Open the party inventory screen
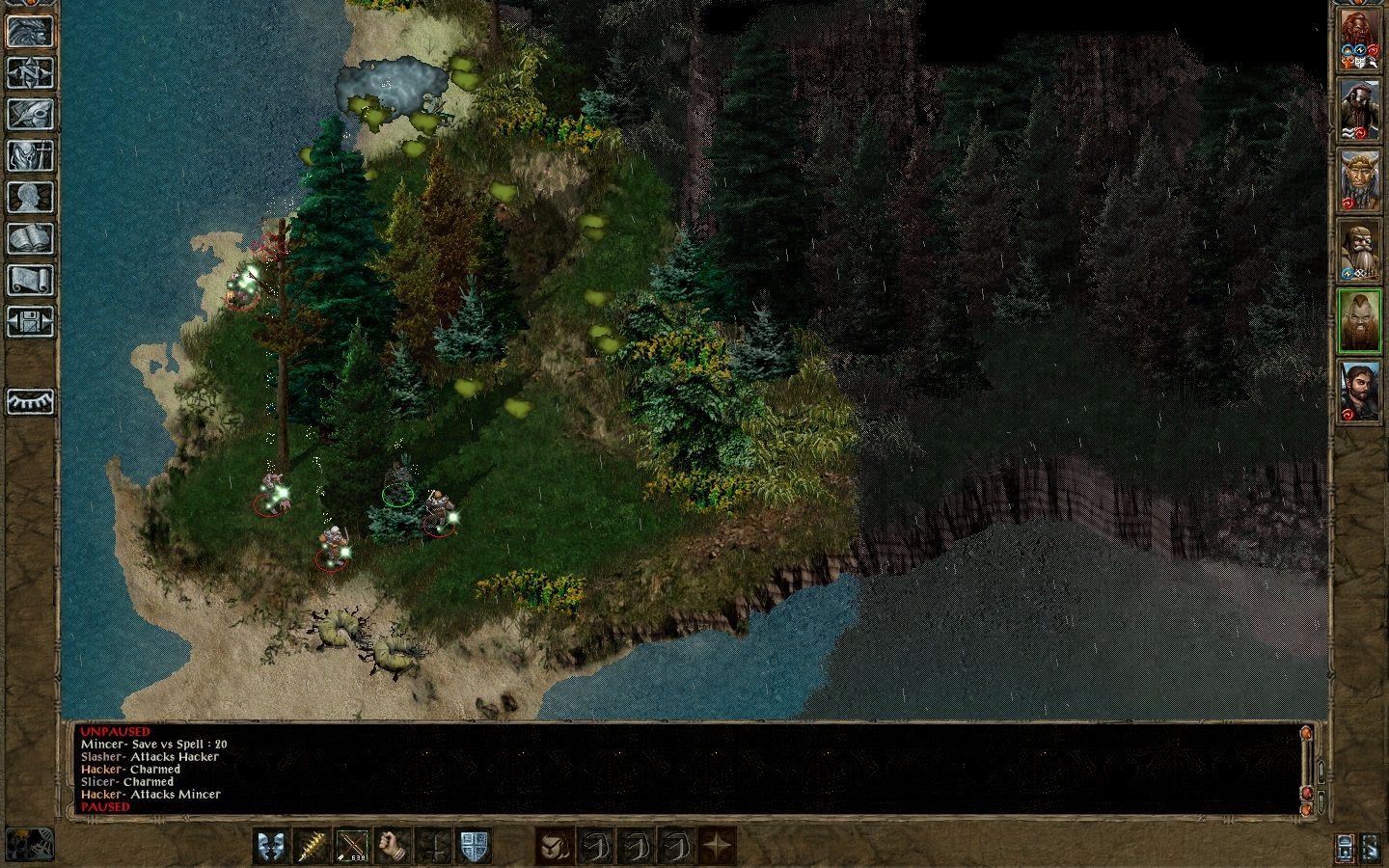1389x868 pixels. 30,154
